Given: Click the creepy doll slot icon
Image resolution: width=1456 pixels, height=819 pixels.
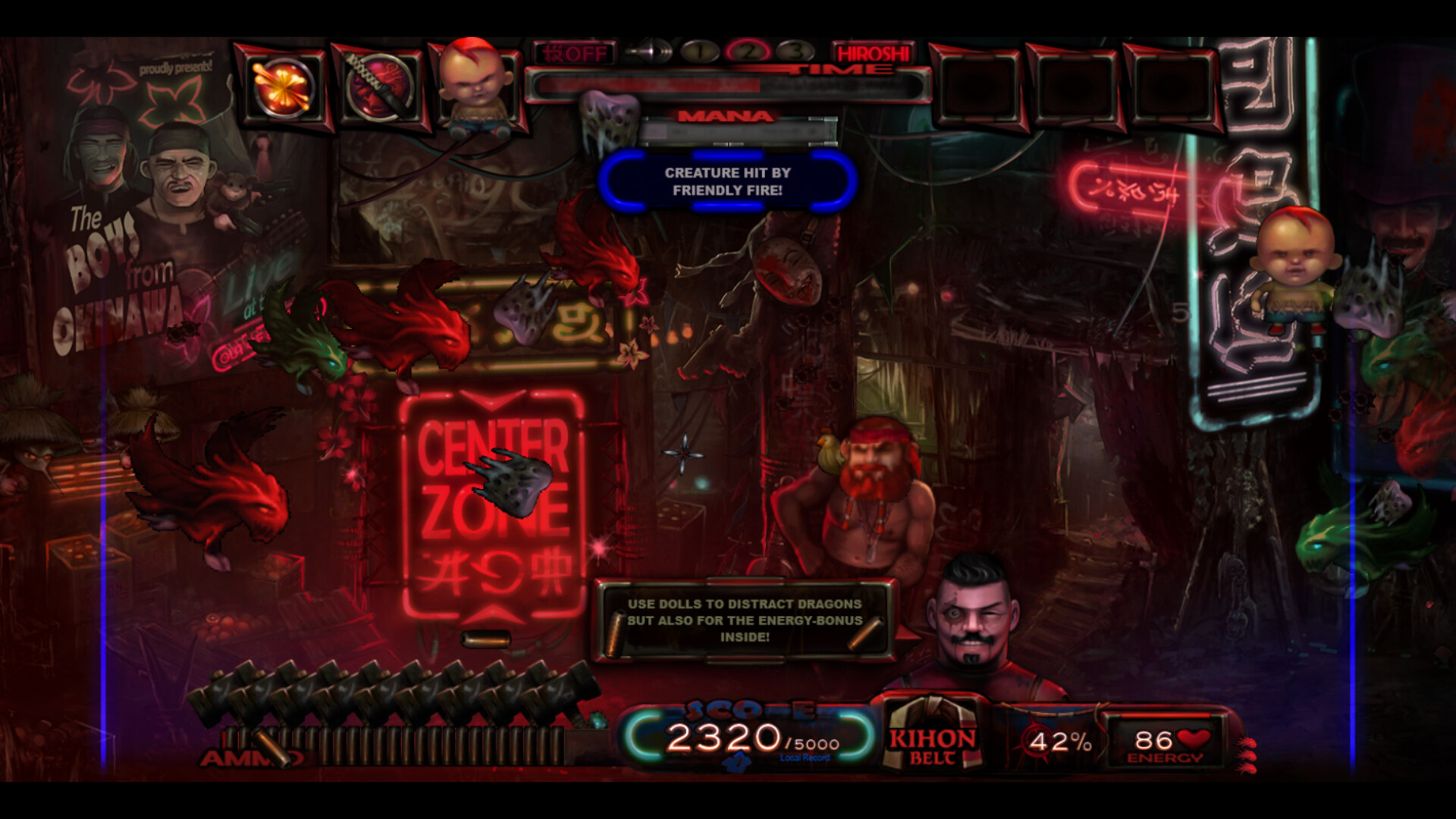Looking at the screenshot, I should [x=473, y=85].
